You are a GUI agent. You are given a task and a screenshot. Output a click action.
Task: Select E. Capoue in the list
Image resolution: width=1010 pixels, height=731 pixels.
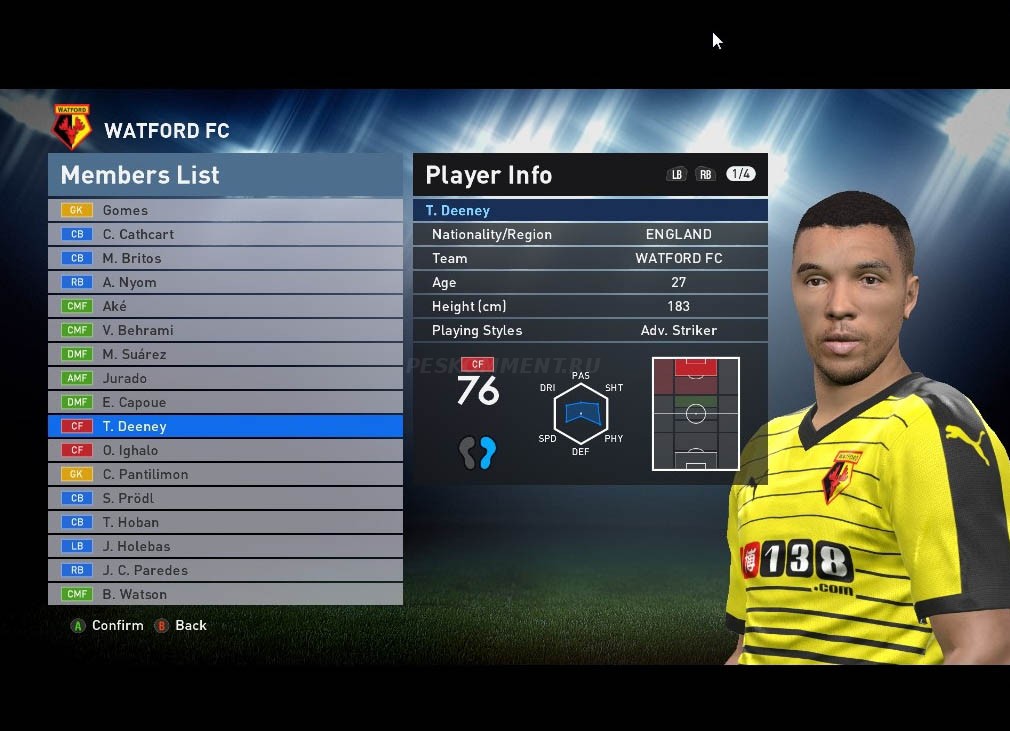point(225,402)
